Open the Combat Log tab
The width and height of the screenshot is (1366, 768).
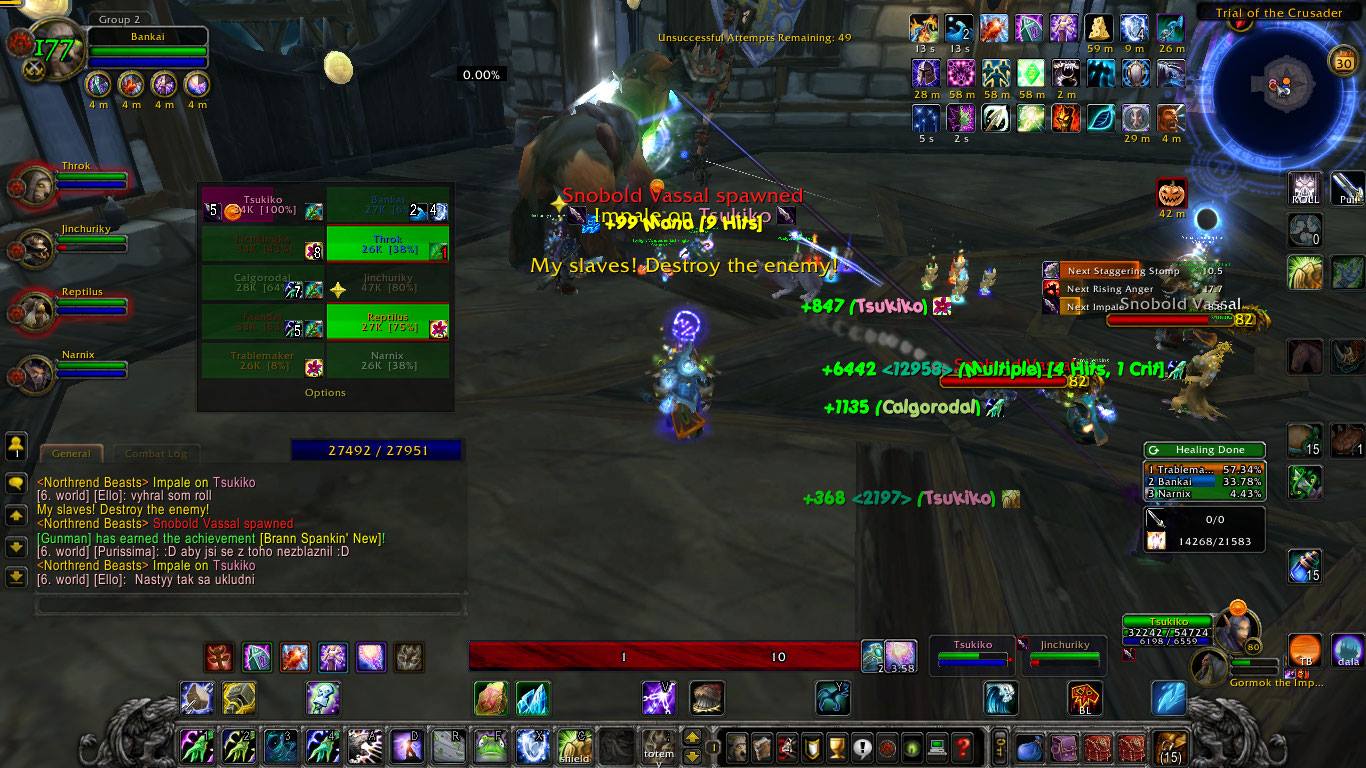[x=155, y=453]
